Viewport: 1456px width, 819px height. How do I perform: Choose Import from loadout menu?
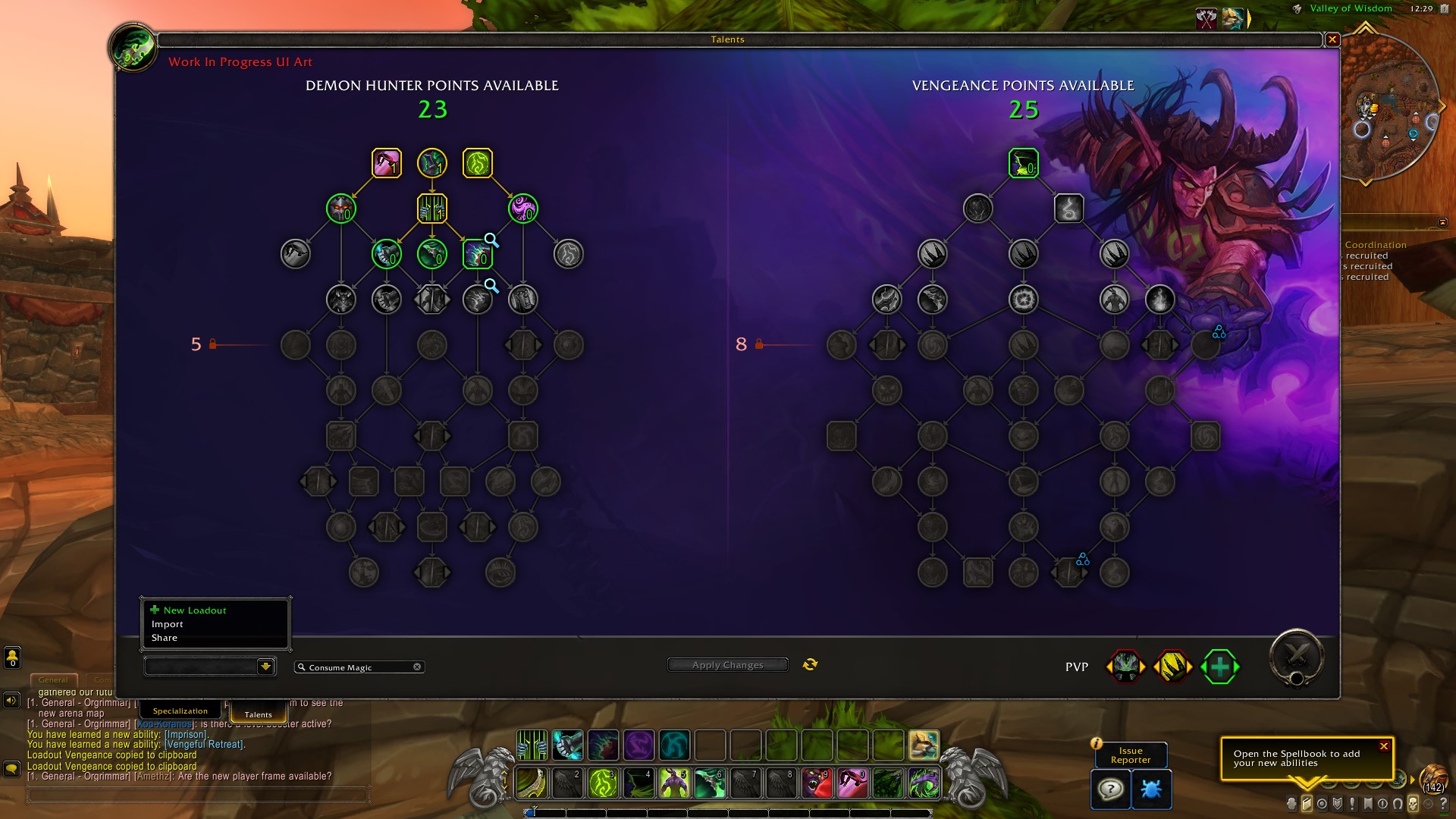pos(168,624)
